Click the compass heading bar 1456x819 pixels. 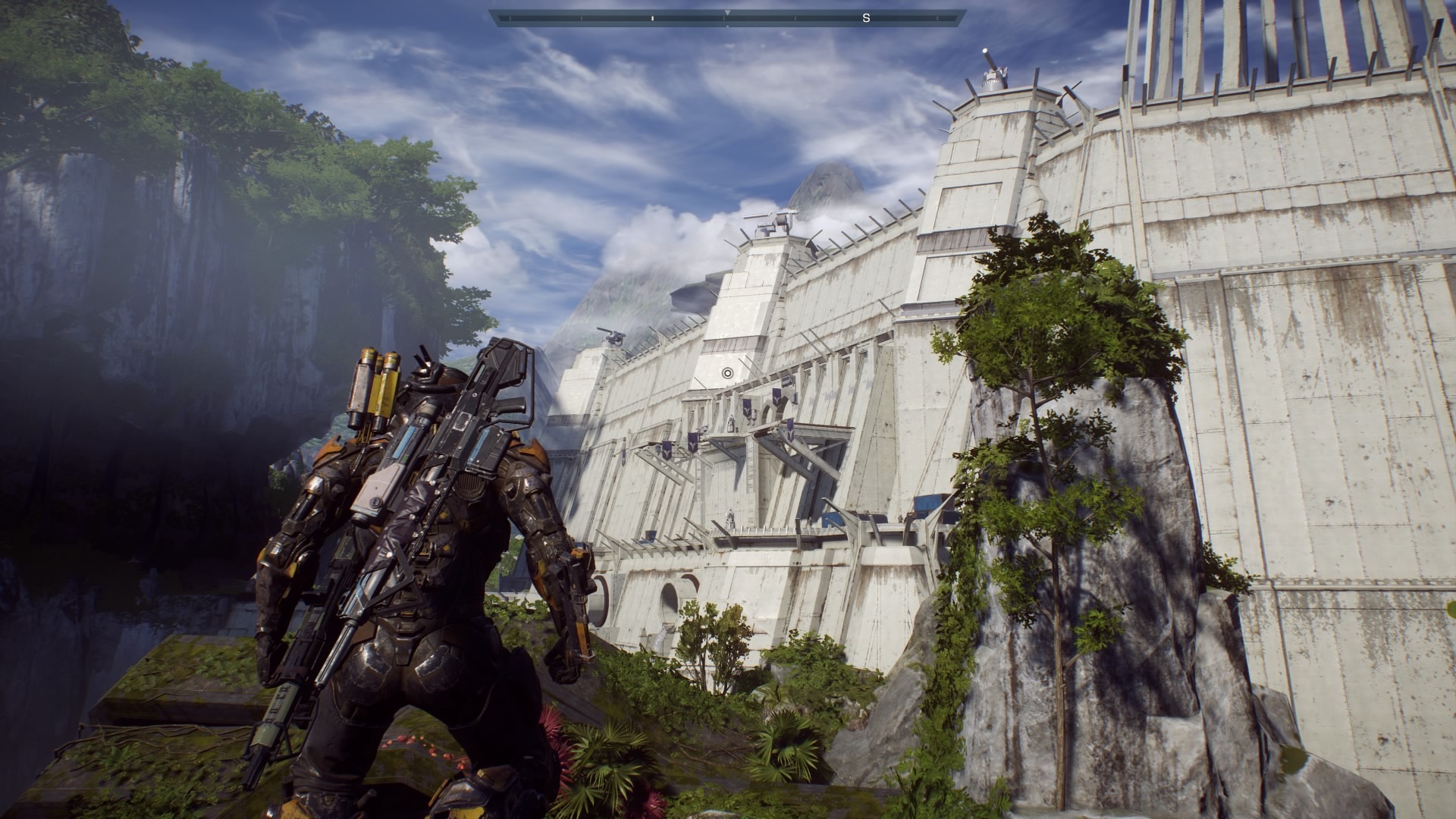pyautogui.click(x=727, y=17)
